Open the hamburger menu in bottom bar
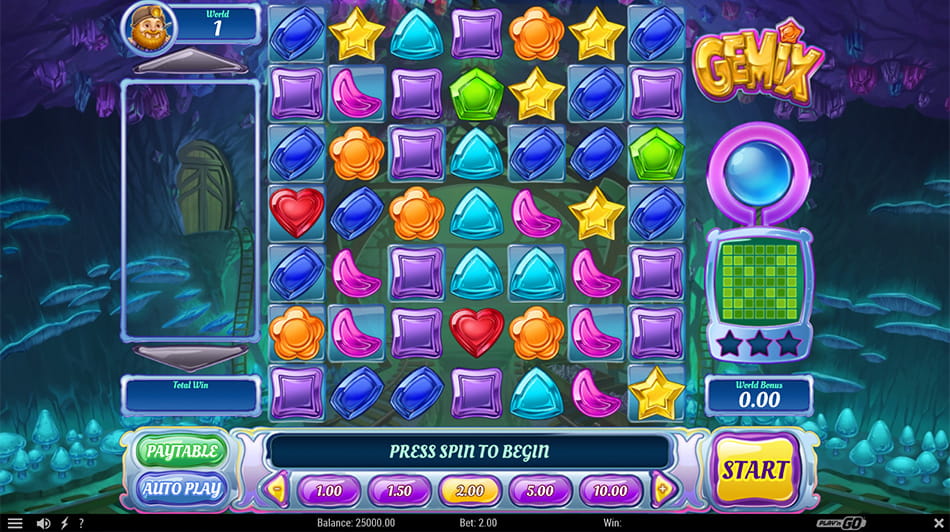 15,523
